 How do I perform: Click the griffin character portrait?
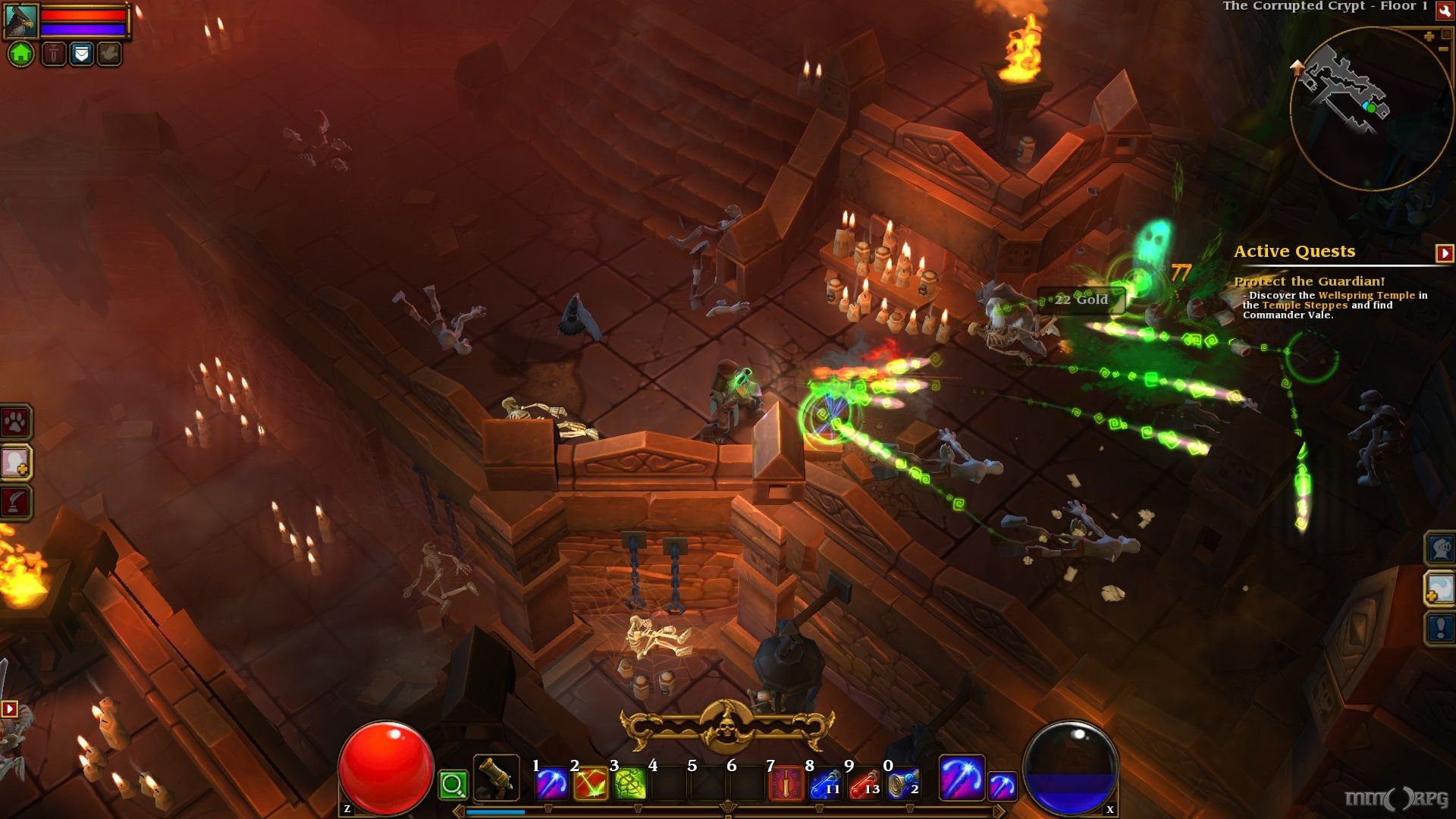[20, 20]
